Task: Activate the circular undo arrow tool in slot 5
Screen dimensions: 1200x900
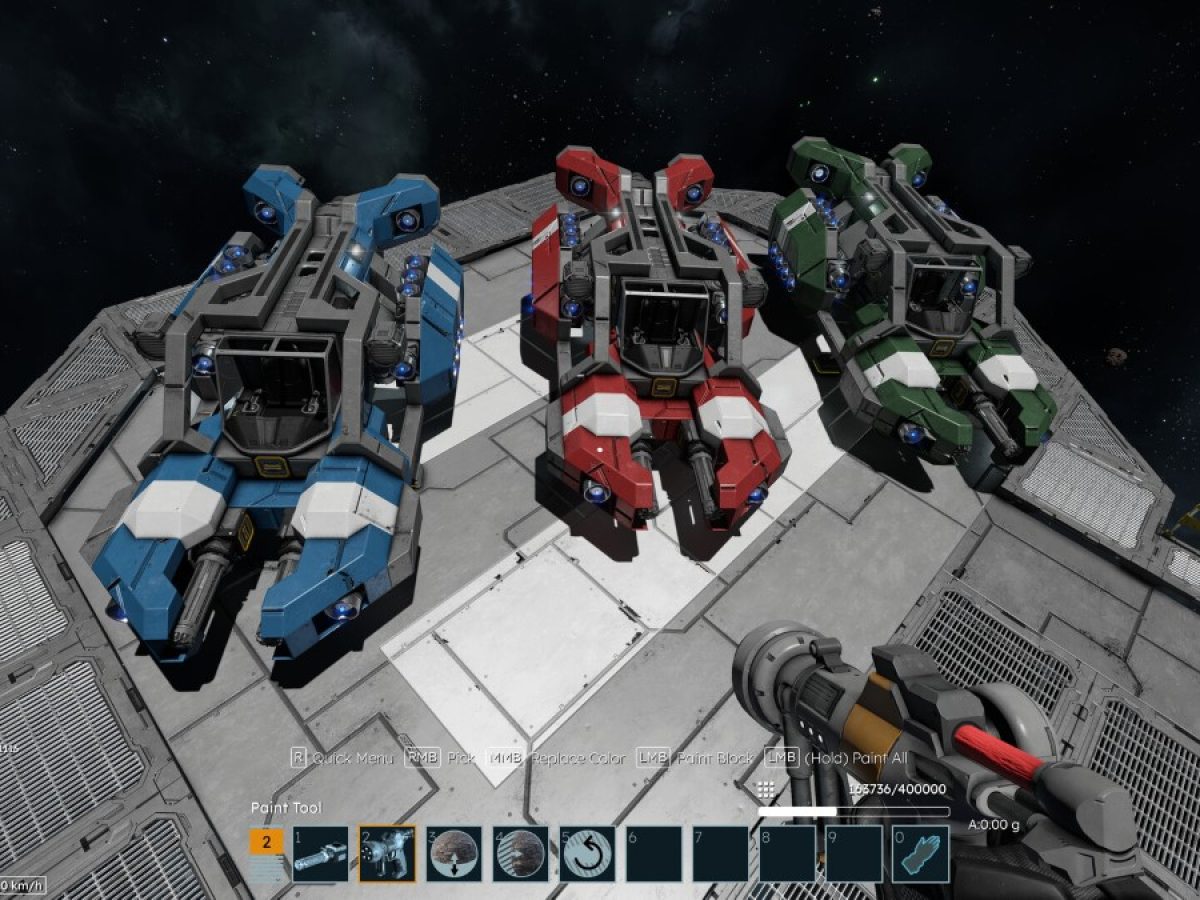Action: pos(587,854)
